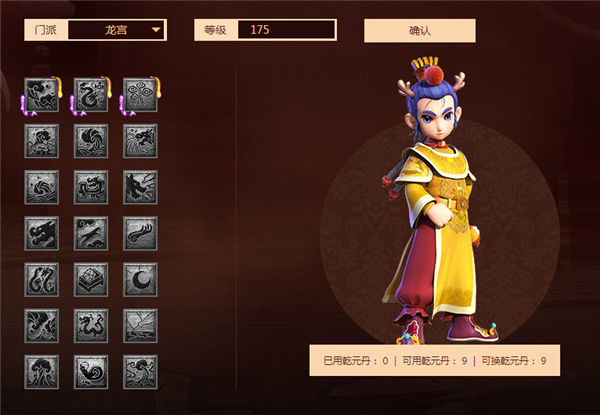This screenshot has height=415, width=600.
Task: Confirm with the 确认 button
Action: coord(419,30)
